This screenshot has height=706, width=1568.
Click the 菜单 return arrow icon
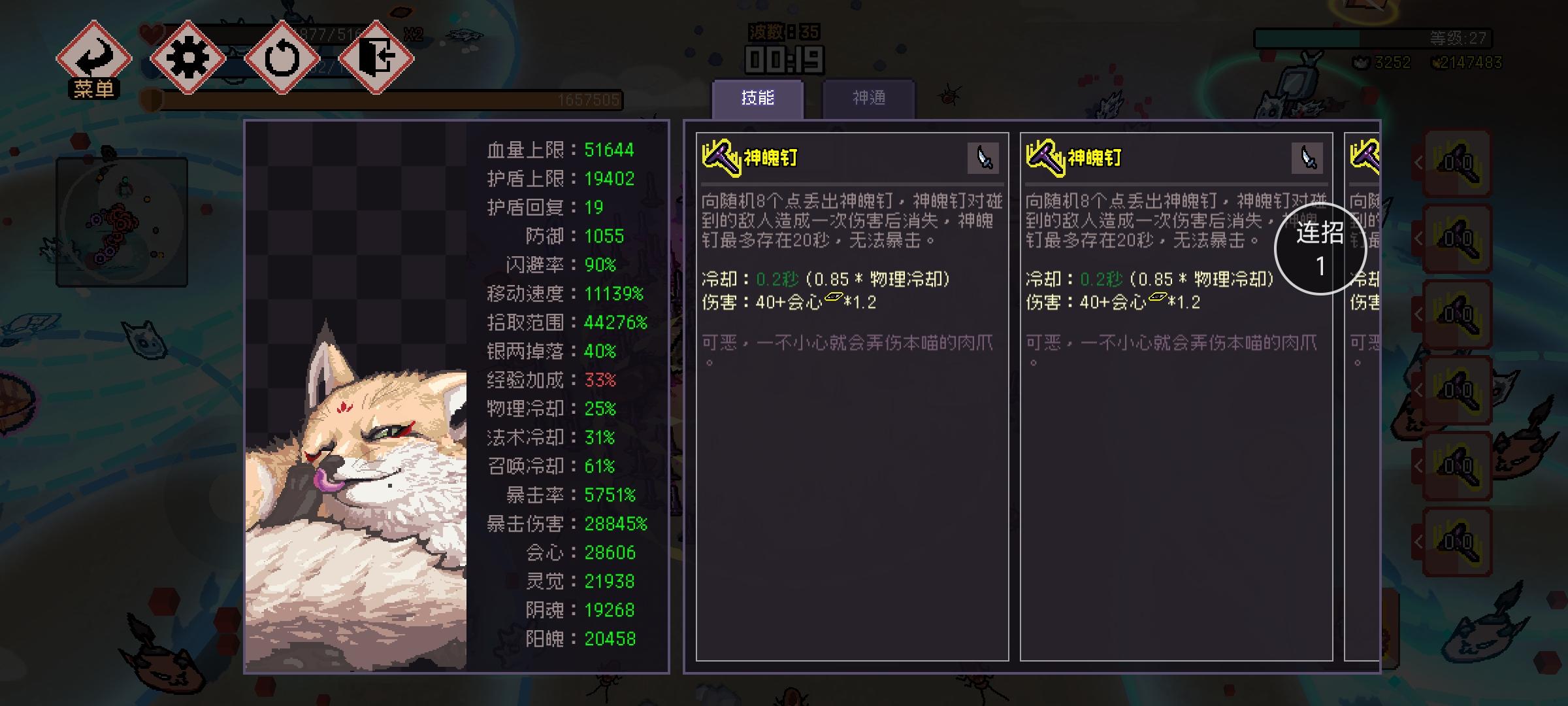click(x=95, y=56)
